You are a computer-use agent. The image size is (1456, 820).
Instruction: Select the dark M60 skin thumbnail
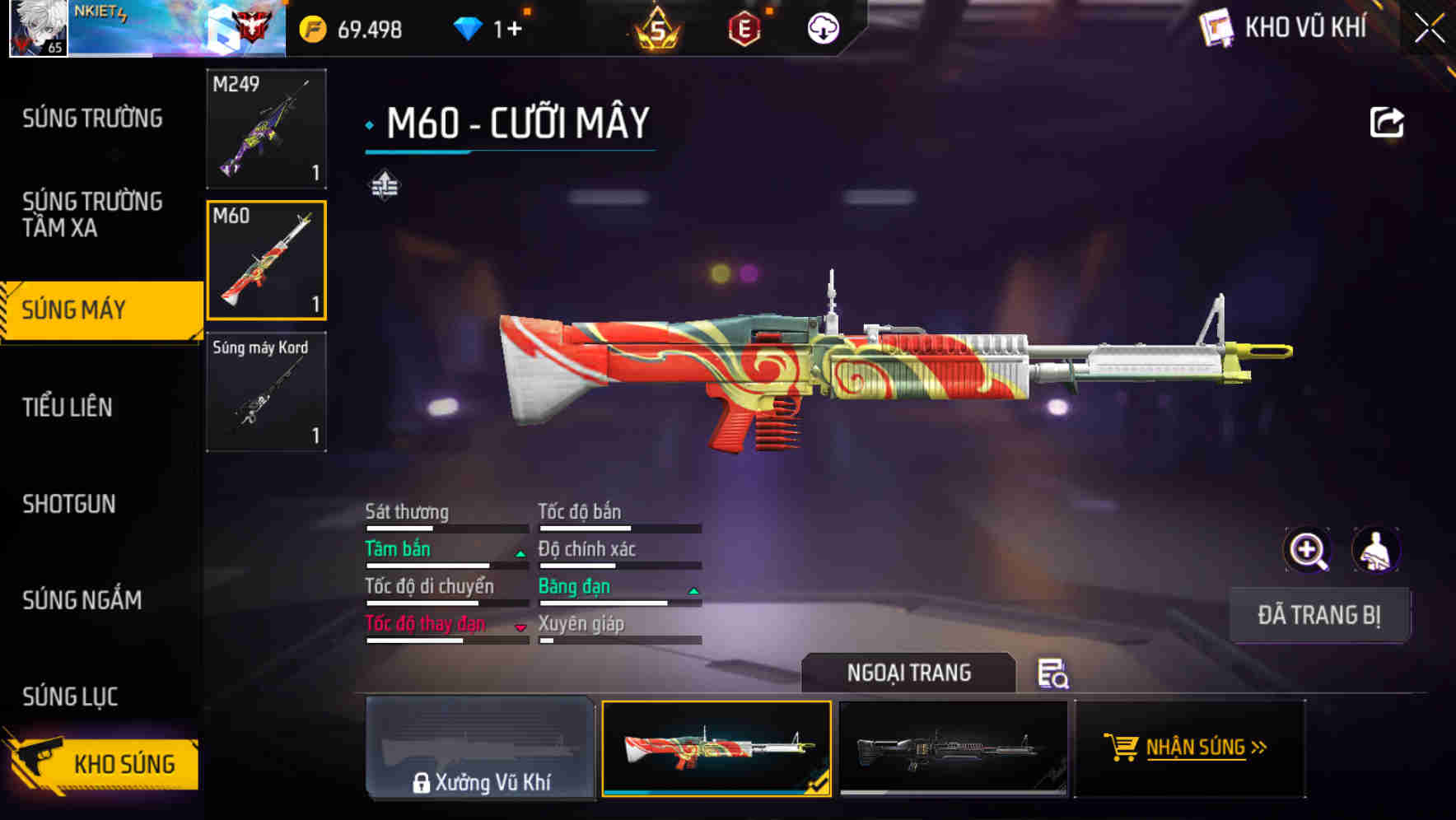pyautogui.click(x=953, y=748)
